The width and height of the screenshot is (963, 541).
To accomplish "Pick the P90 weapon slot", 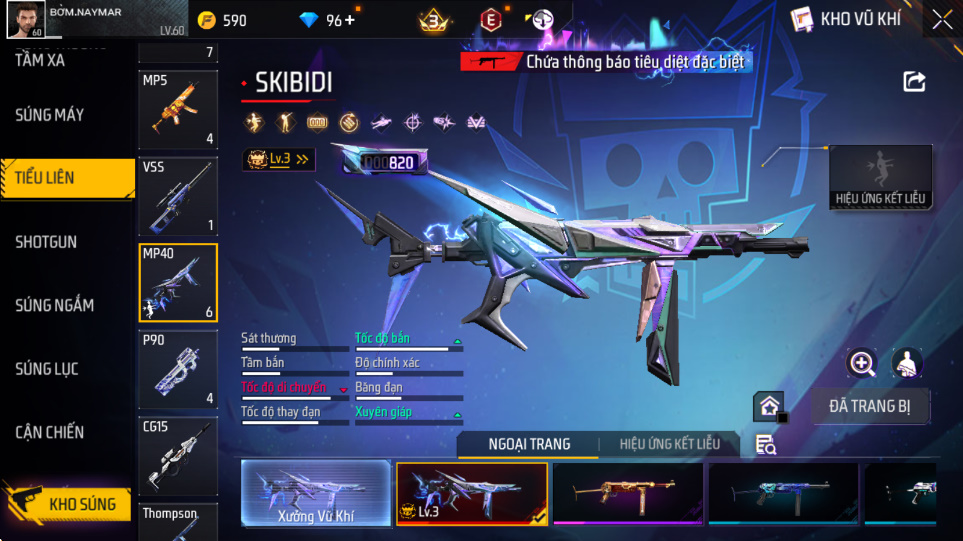I will coord(178,370).
